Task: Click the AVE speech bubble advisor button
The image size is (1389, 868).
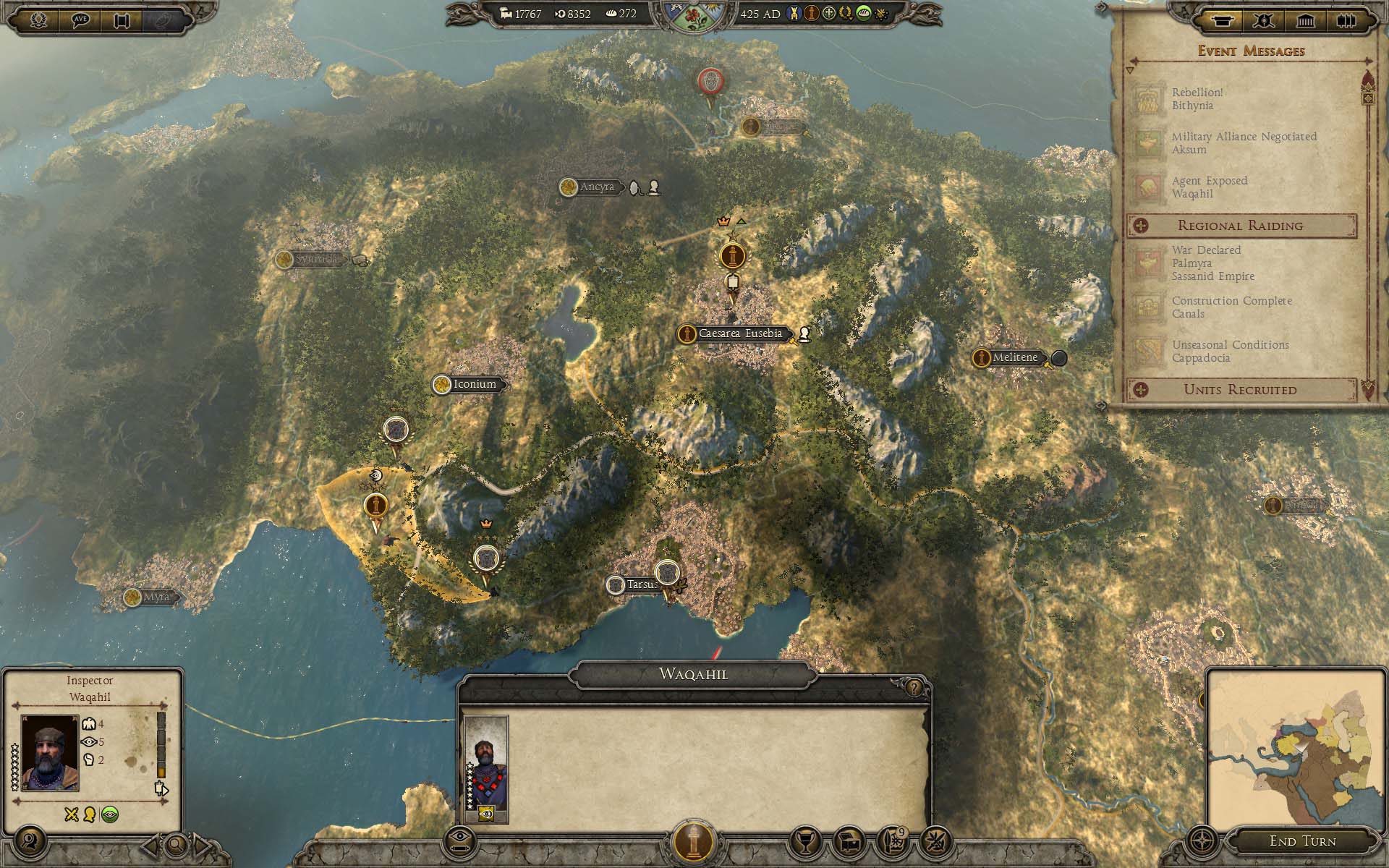Action: click(x=81, y=20)
